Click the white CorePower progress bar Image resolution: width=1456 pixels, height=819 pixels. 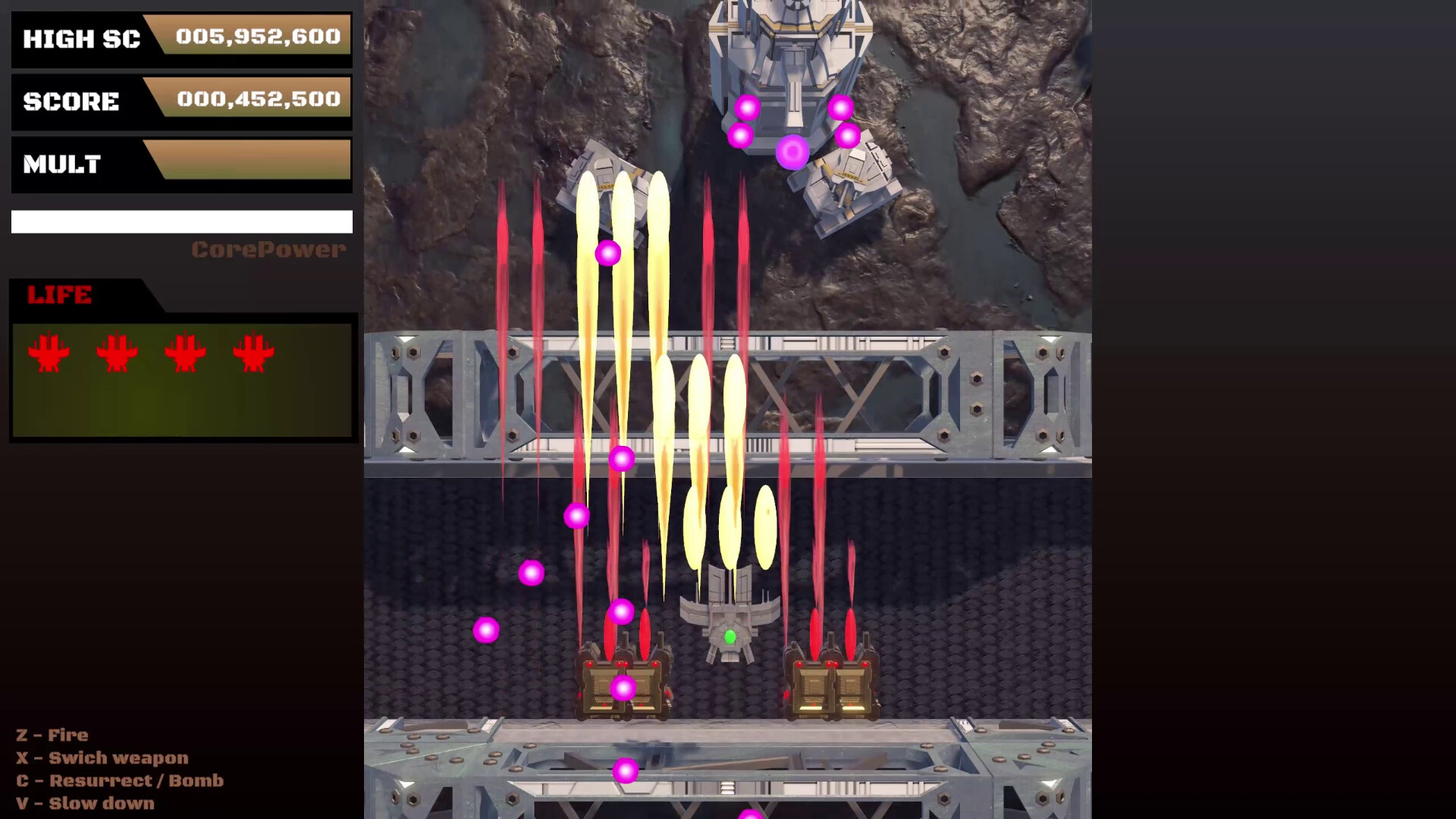click(x=181, y=221)
